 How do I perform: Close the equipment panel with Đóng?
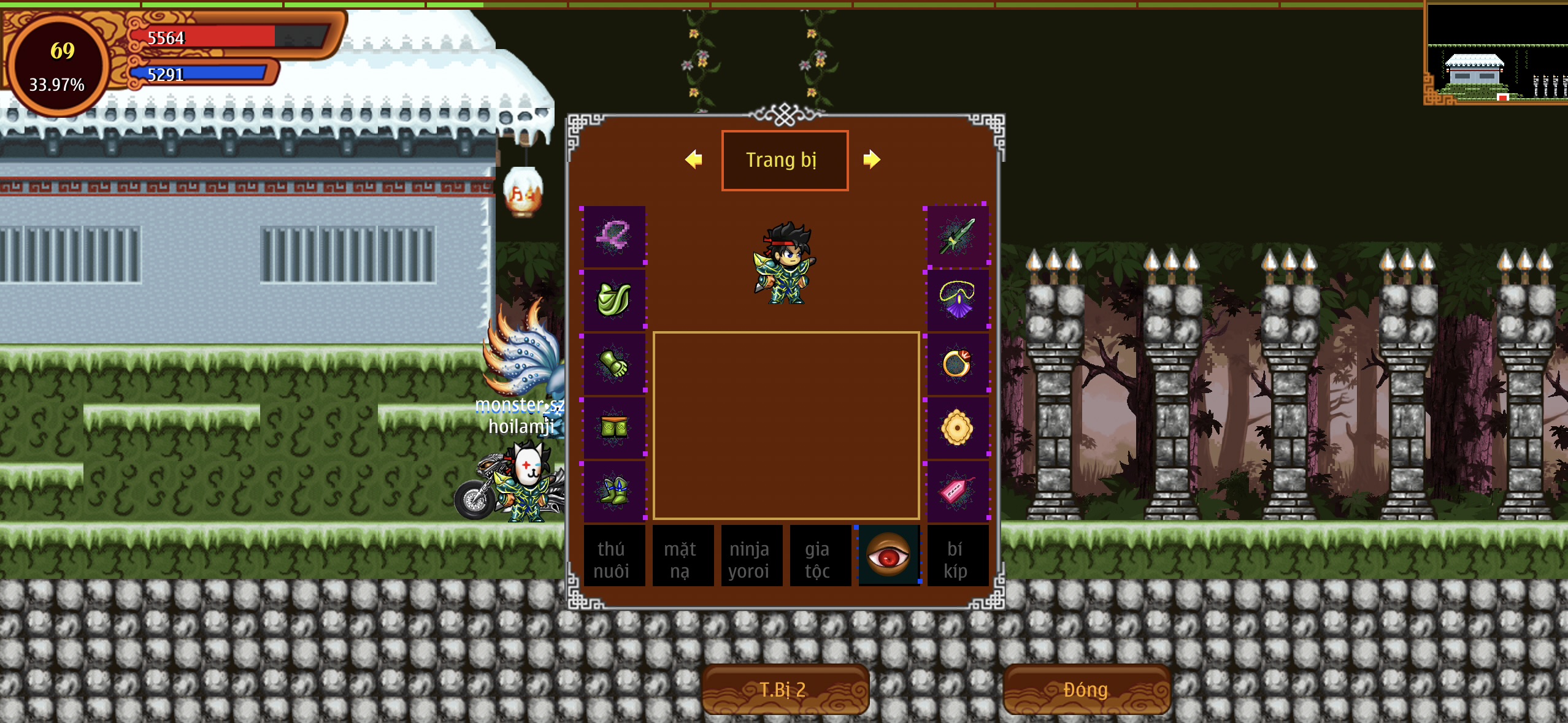1086,689
